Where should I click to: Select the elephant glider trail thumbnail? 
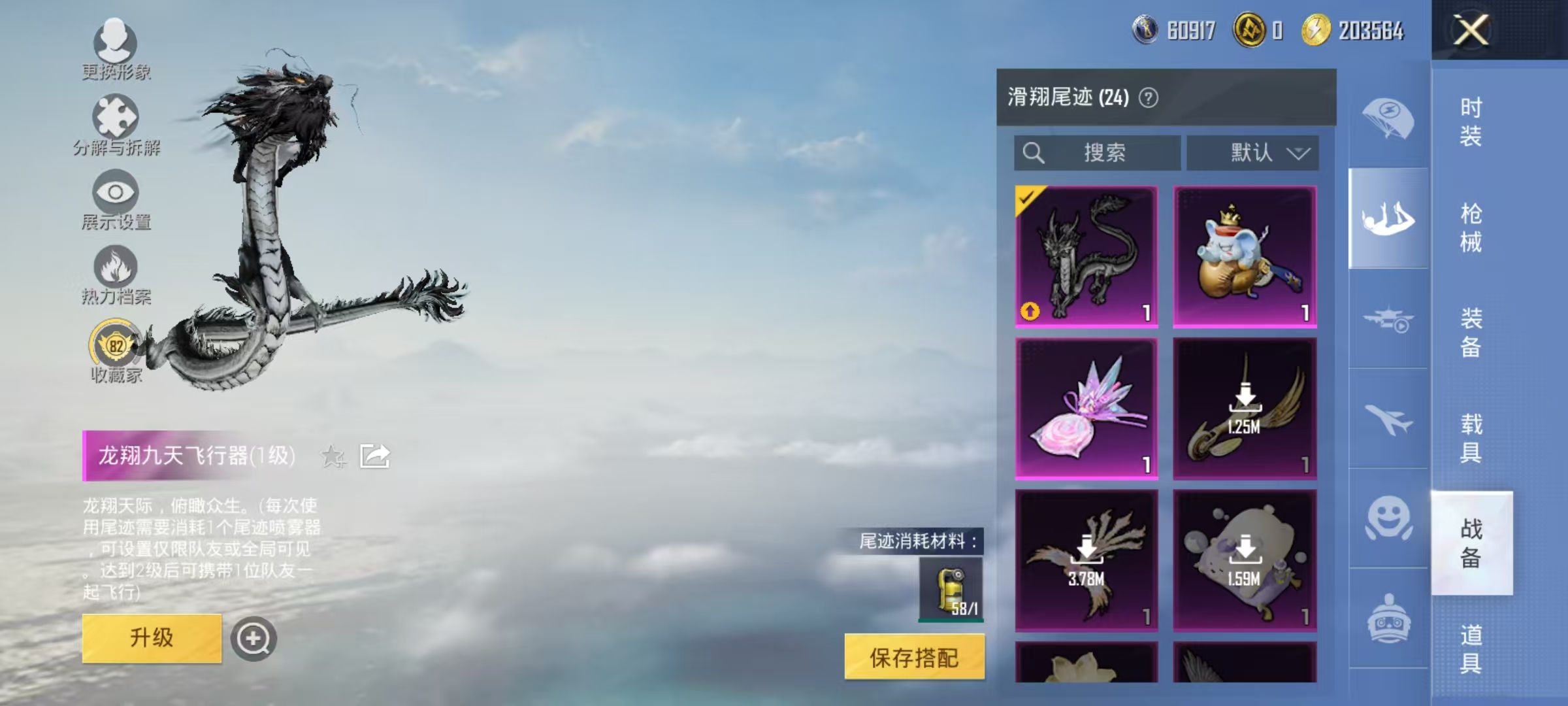1245,255
